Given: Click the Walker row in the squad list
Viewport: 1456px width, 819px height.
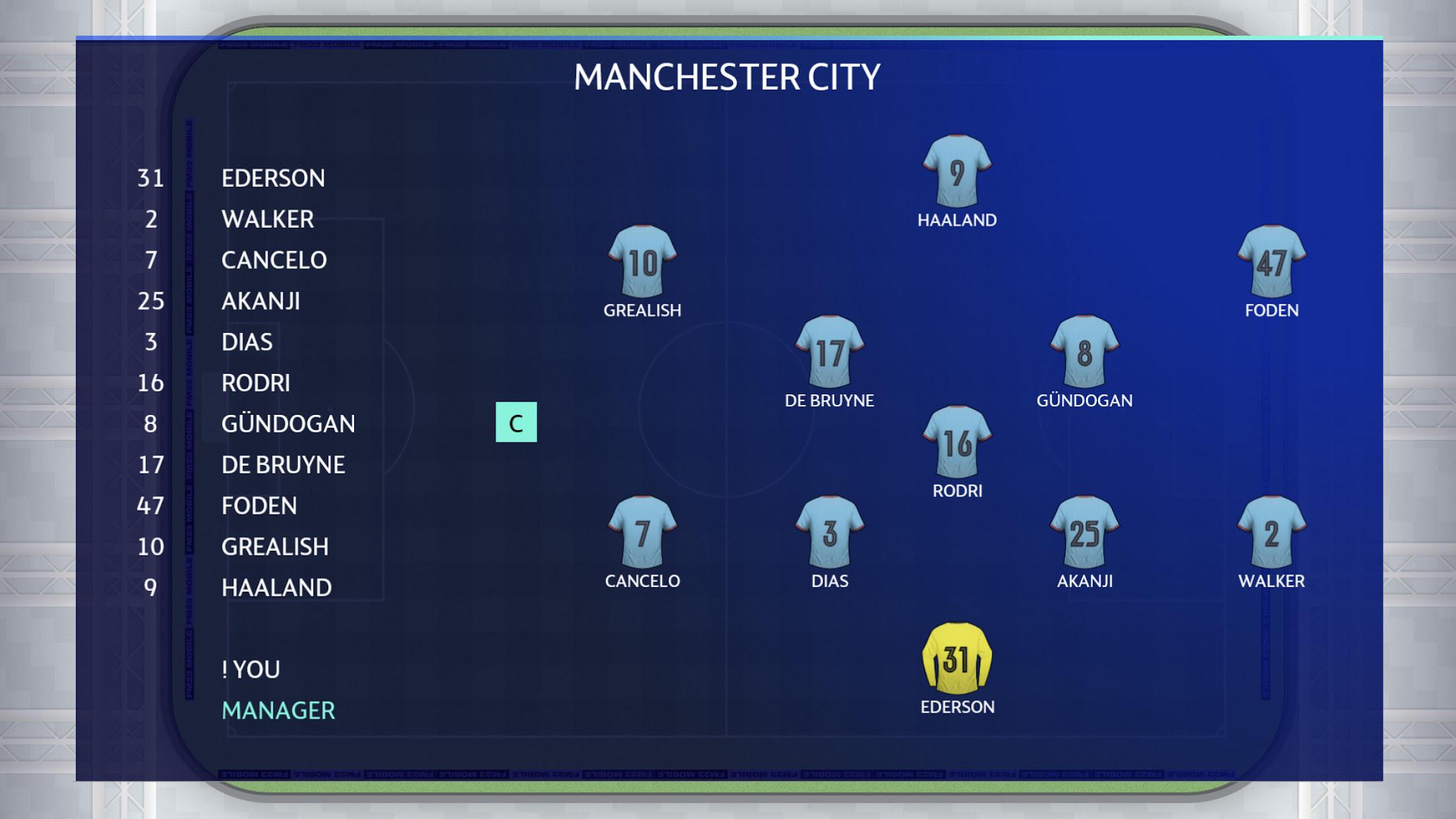Looking at the screenshot, I should pyautogui.click(x=268, y=219).
